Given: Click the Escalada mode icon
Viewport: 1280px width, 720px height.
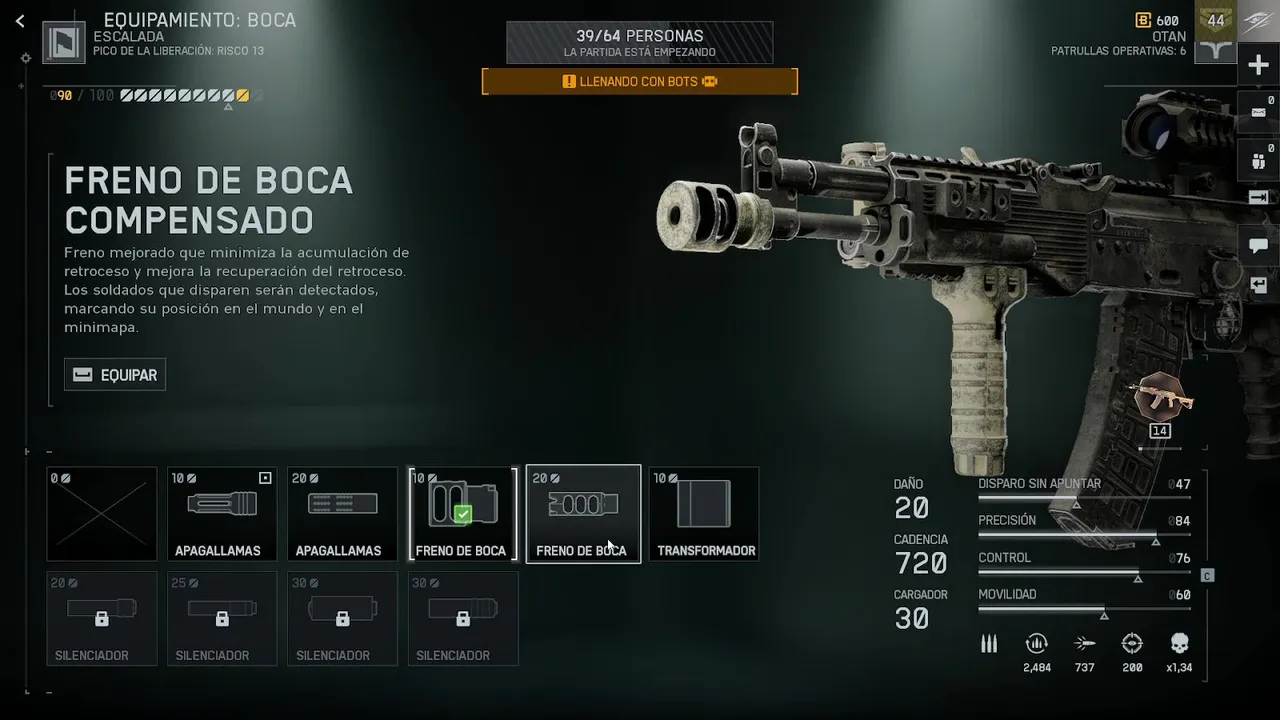Looking at the screenshot, I should pos(64,42).
